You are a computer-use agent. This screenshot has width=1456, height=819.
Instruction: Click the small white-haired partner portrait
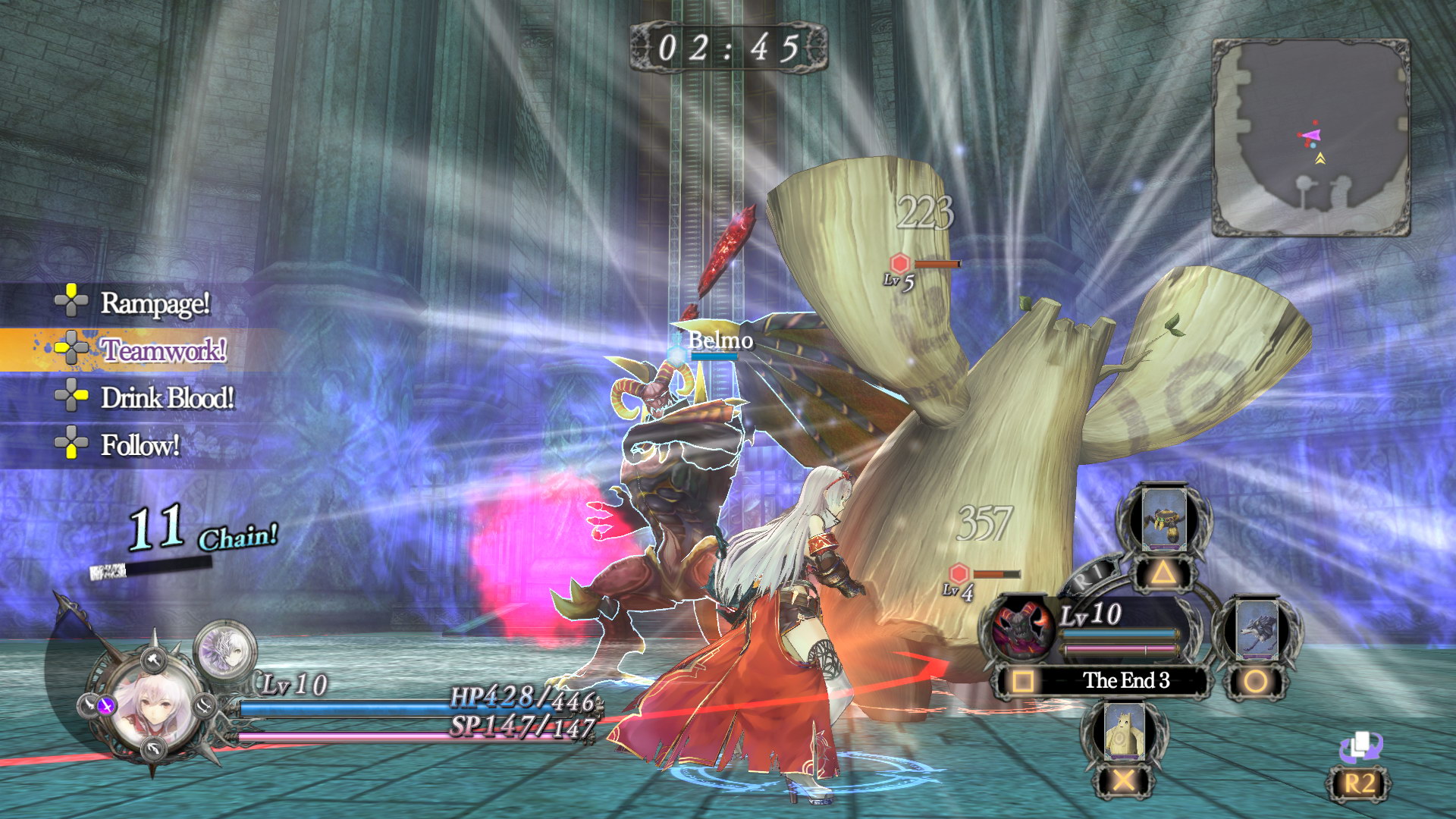(x=225, y=650)
